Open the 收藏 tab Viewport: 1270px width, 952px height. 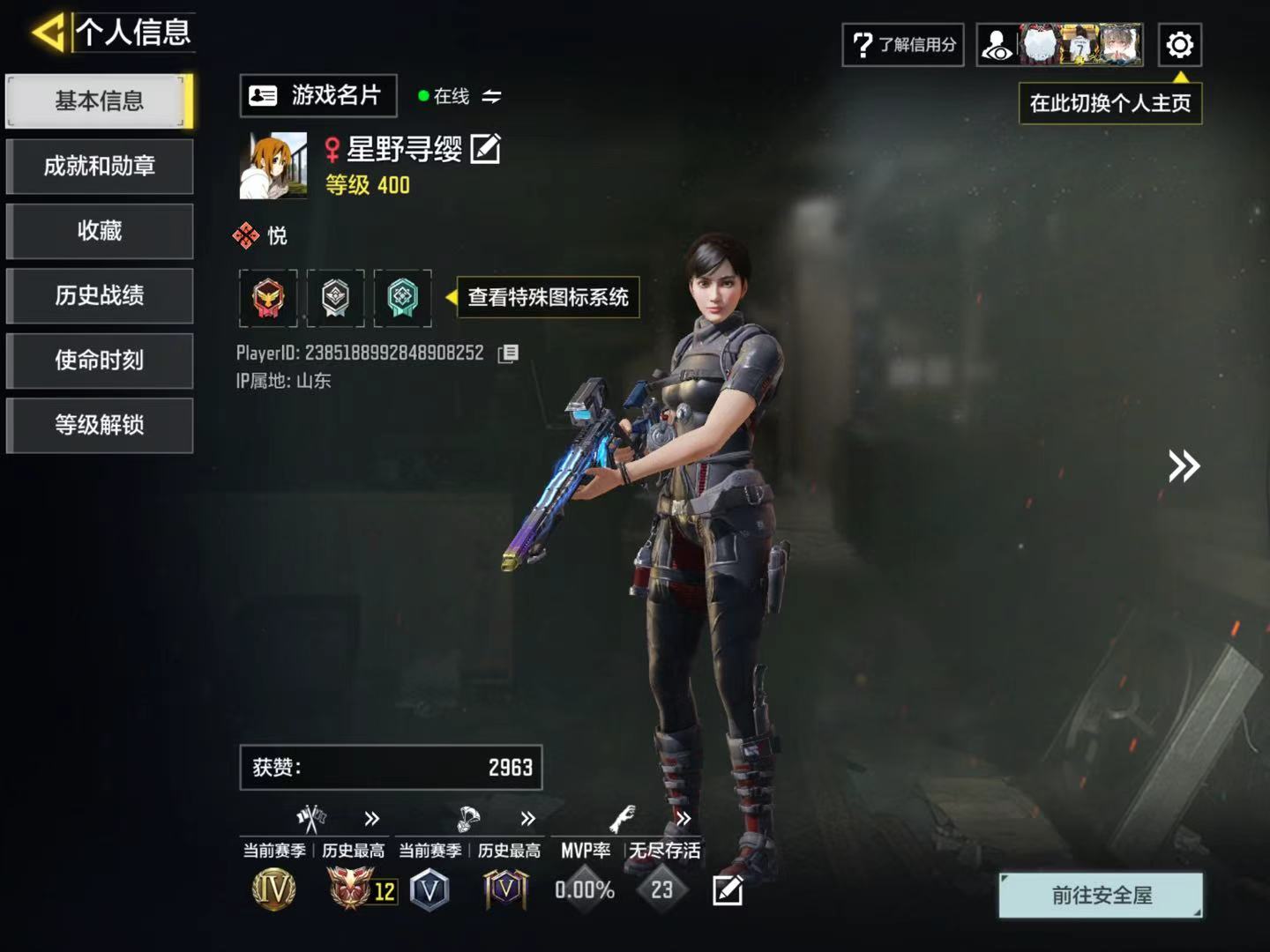100,231
